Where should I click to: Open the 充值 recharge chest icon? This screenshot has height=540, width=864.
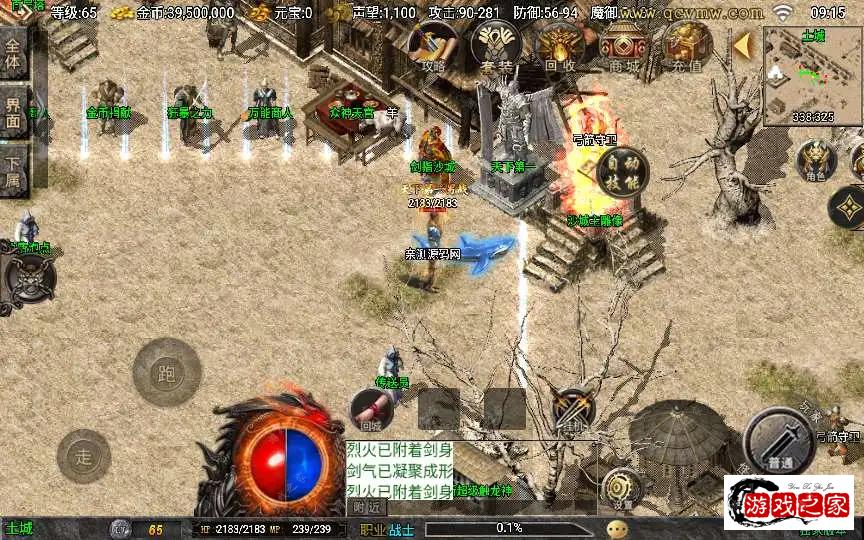(687, 46)
